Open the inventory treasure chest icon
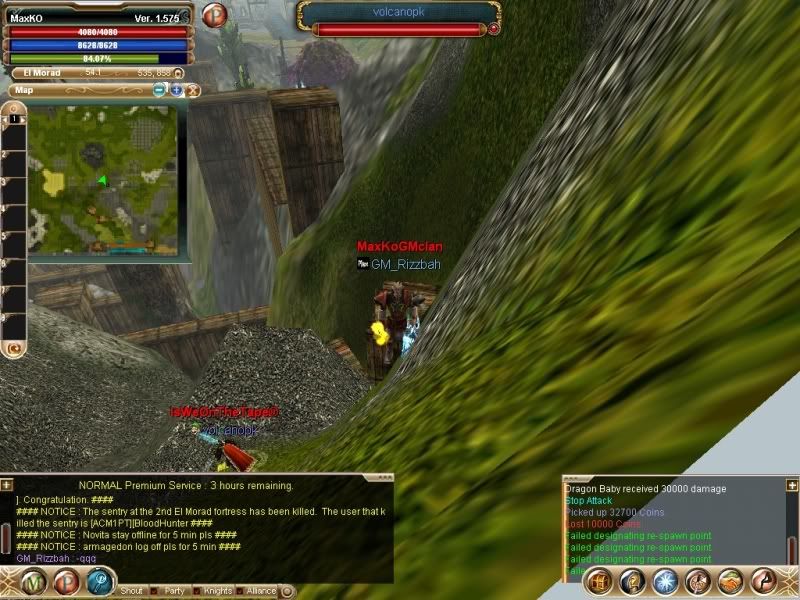The width and height of the screenshot is (800, 600). (x=597, y=581)
